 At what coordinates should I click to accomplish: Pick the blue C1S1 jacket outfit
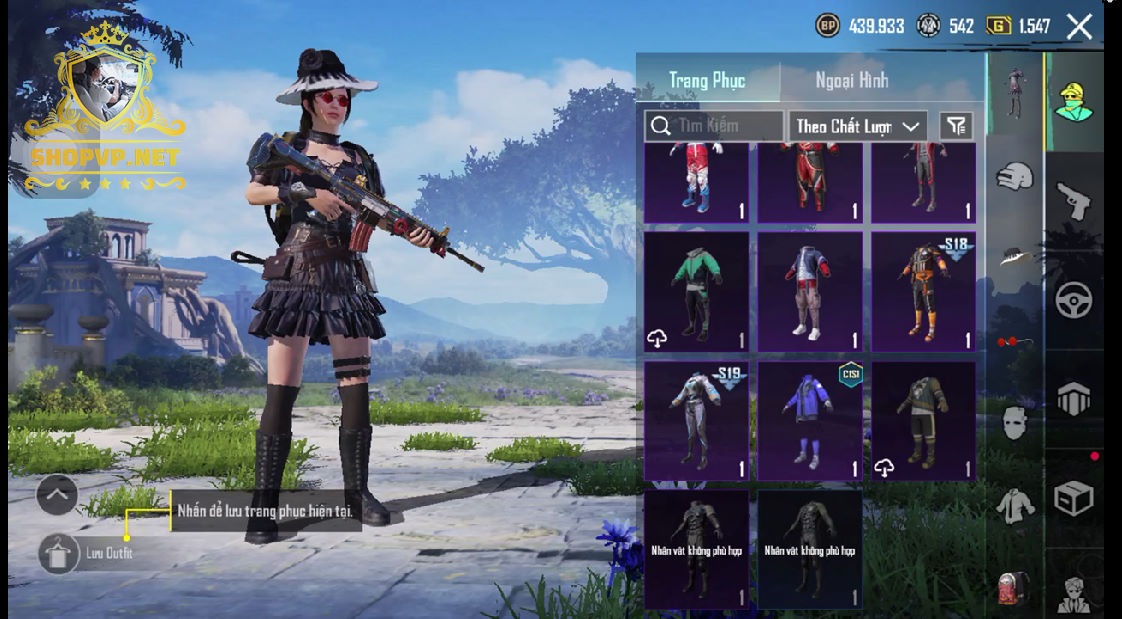(x=810, y=420)
